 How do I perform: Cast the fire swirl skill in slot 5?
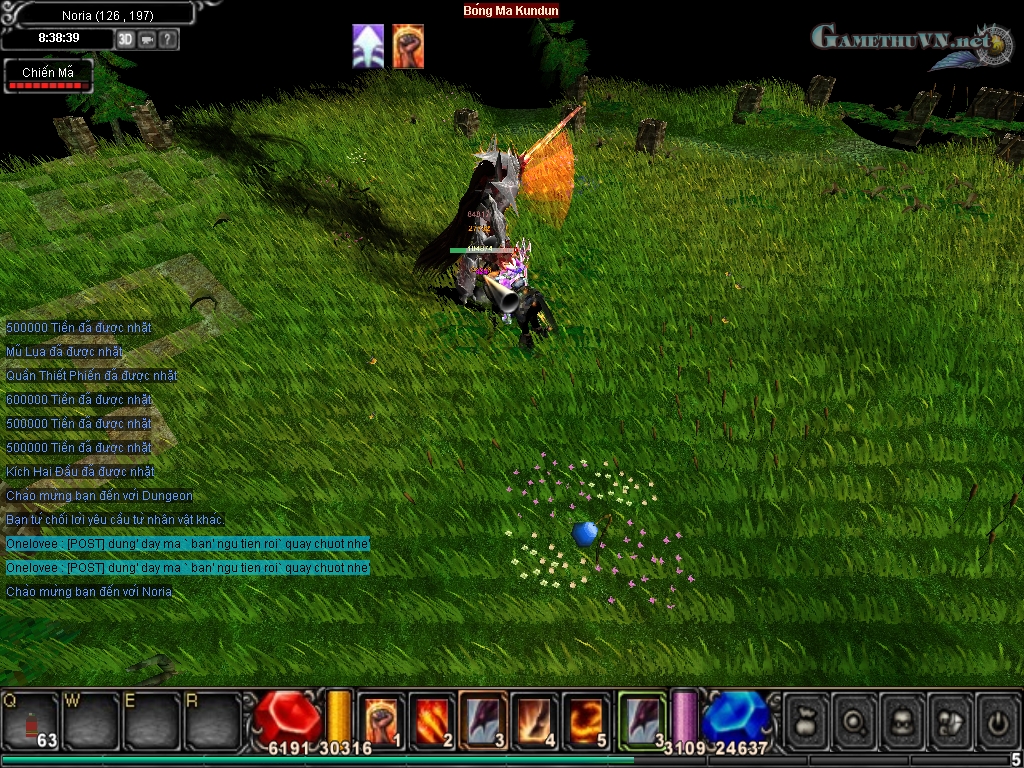point(585,719)
